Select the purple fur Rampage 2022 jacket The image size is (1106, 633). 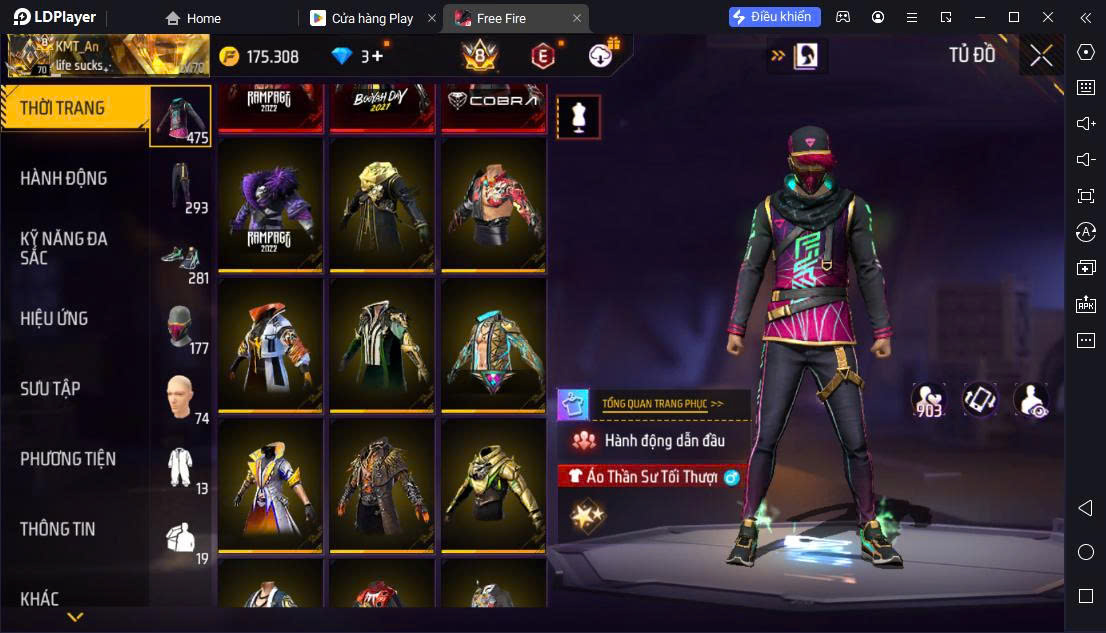(270, 206)
